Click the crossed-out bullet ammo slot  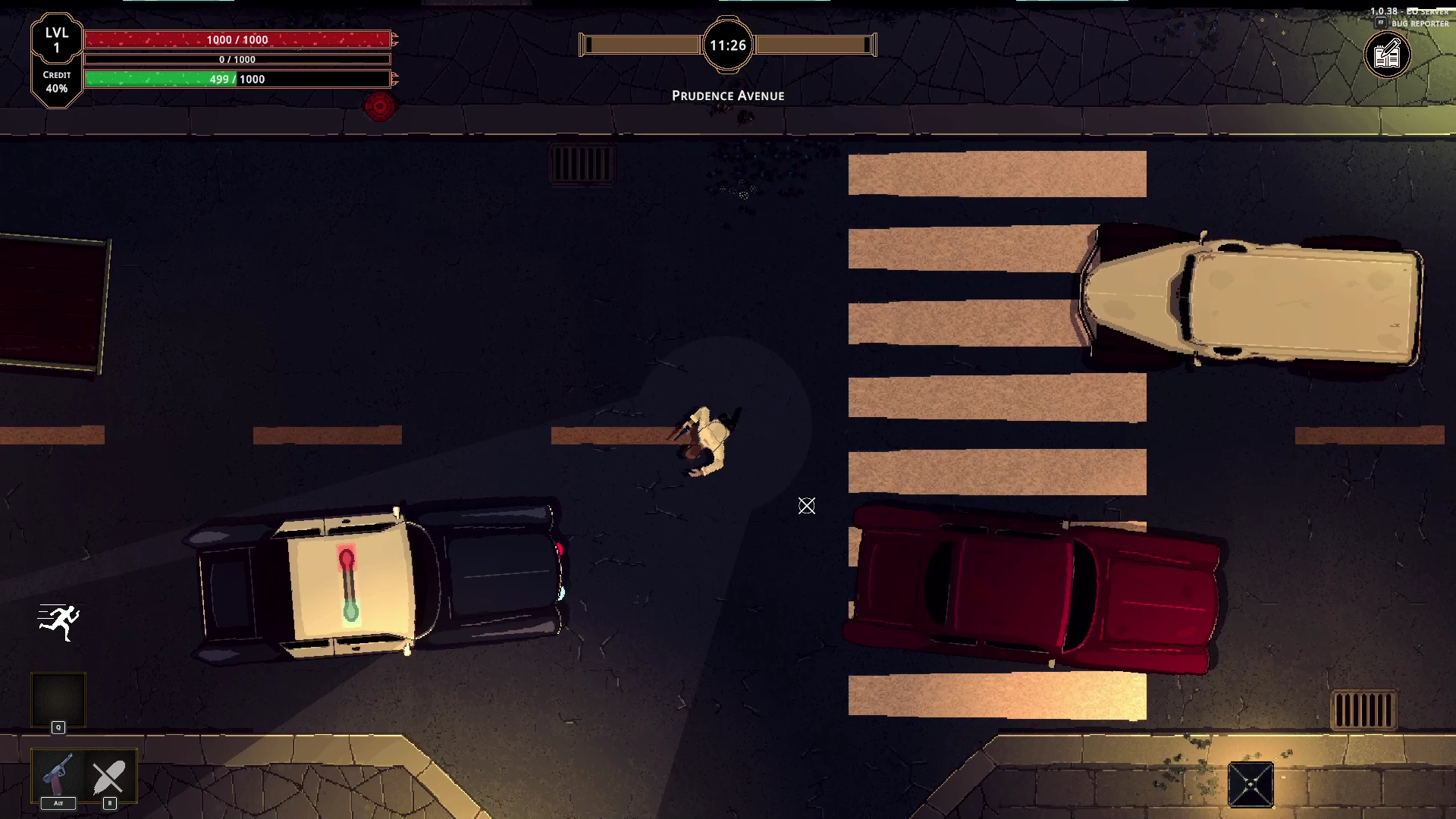[109, 777]
